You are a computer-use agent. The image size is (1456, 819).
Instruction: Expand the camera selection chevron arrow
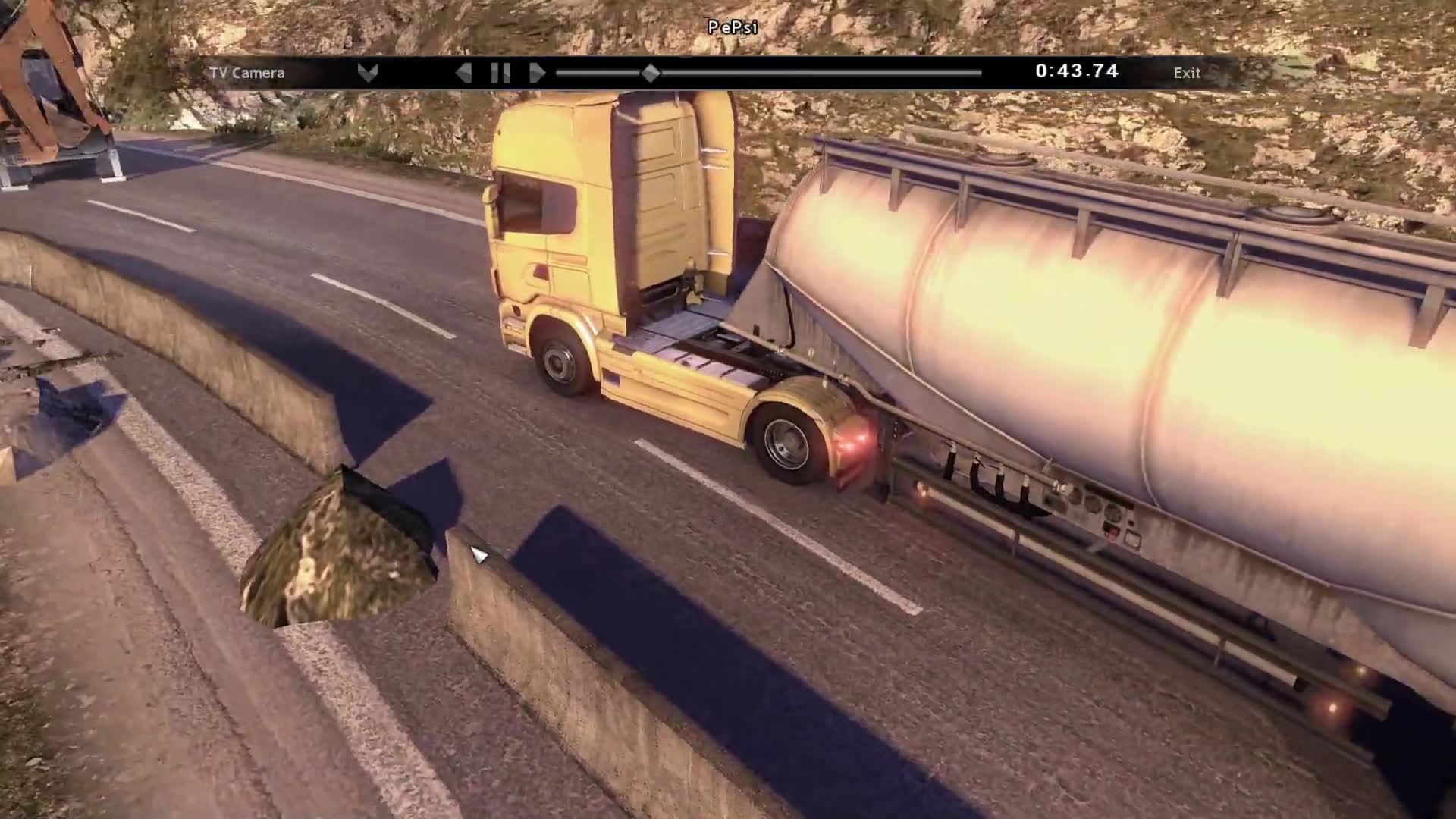coord(368,73)
